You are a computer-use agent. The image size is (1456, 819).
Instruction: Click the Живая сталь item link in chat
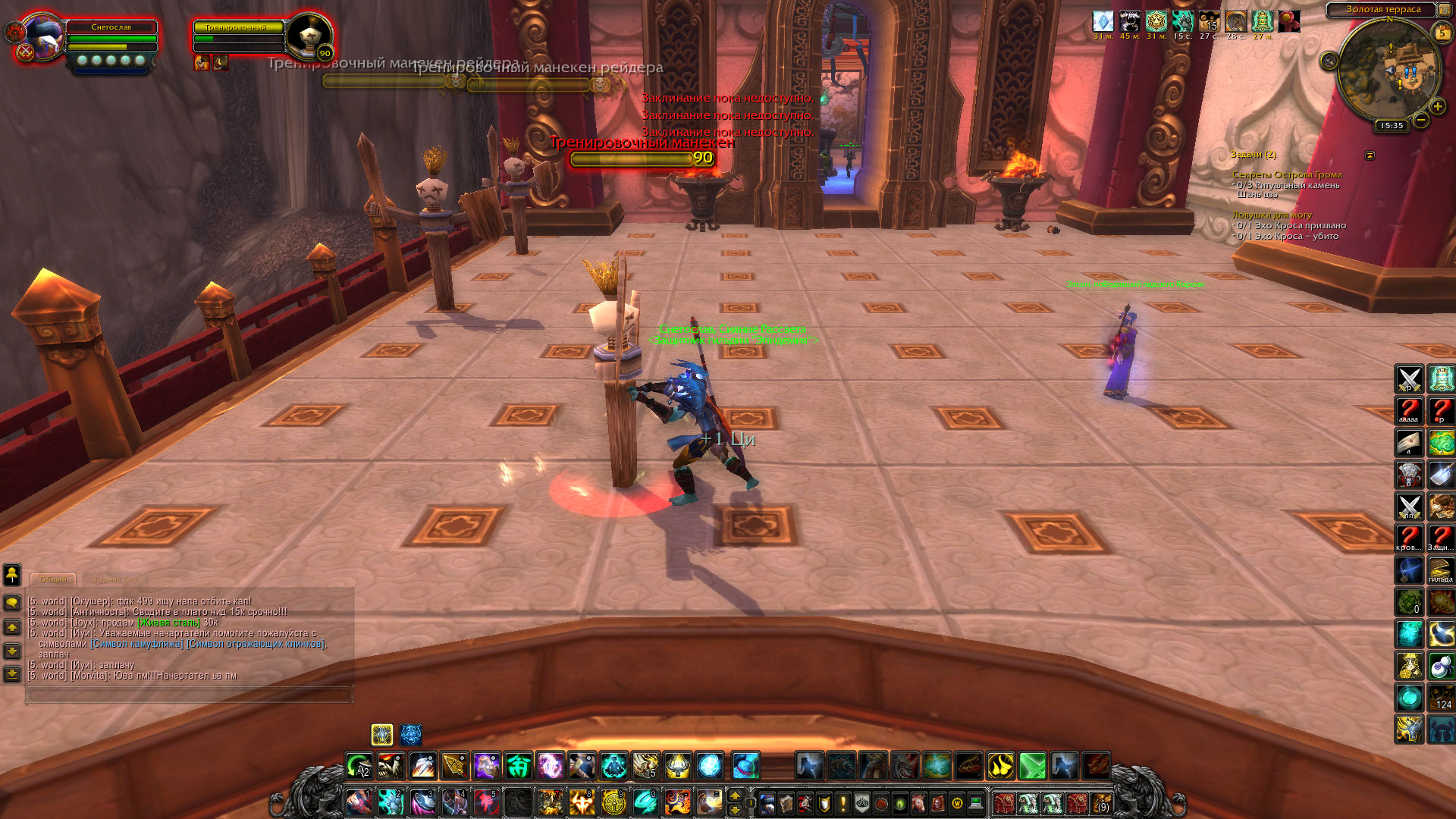point(169,623)
